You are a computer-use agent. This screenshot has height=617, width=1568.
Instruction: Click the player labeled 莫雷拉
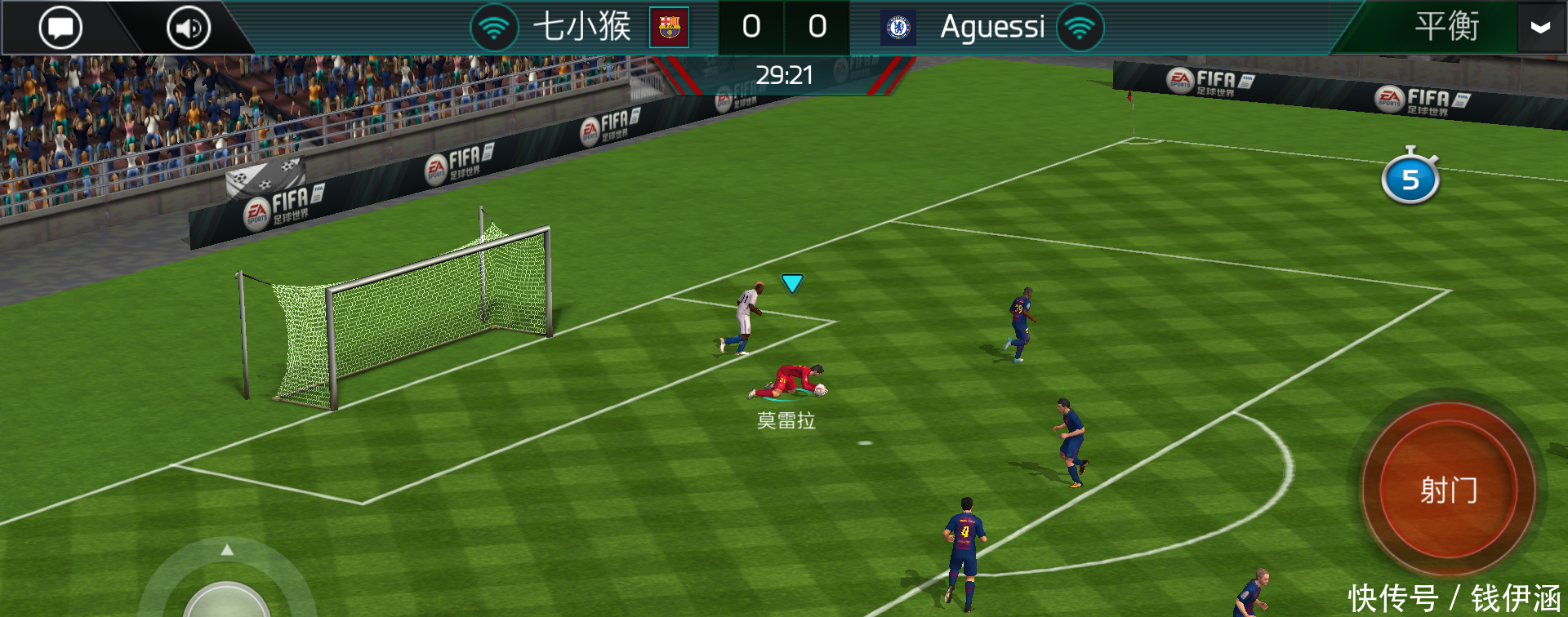(791, 384)
